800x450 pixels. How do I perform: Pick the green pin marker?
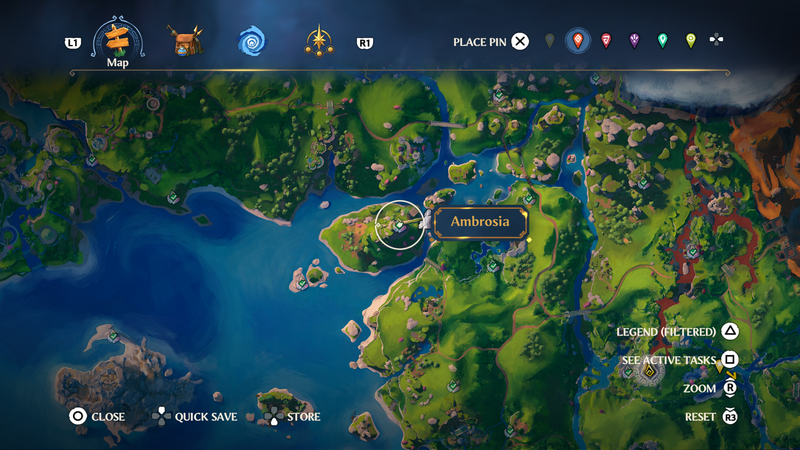coord(662,41)
